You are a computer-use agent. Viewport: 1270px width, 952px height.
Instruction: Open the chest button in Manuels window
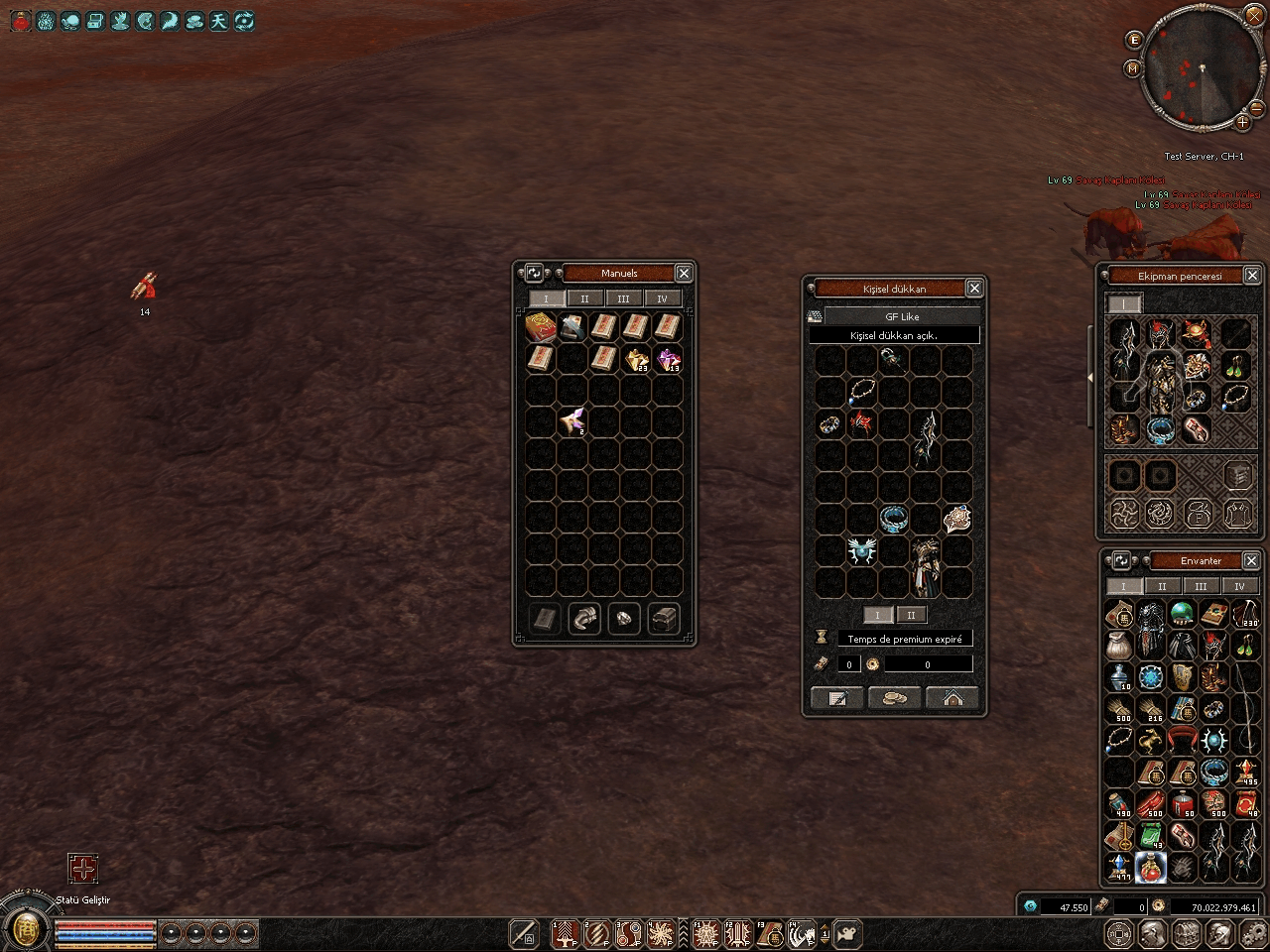click(664, 619)
